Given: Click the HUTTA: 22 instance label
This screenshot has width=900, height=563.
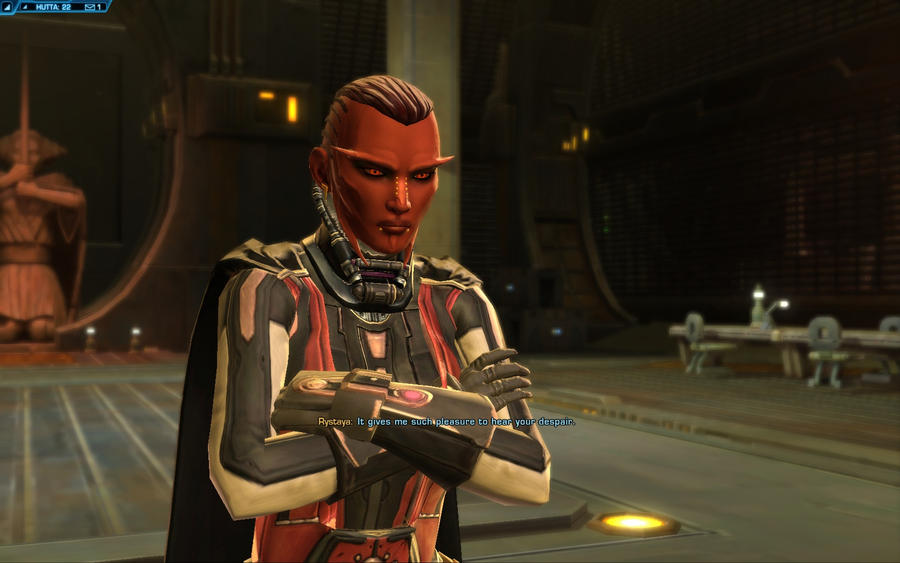Looking at the screenshot, I should click(52, 6).
